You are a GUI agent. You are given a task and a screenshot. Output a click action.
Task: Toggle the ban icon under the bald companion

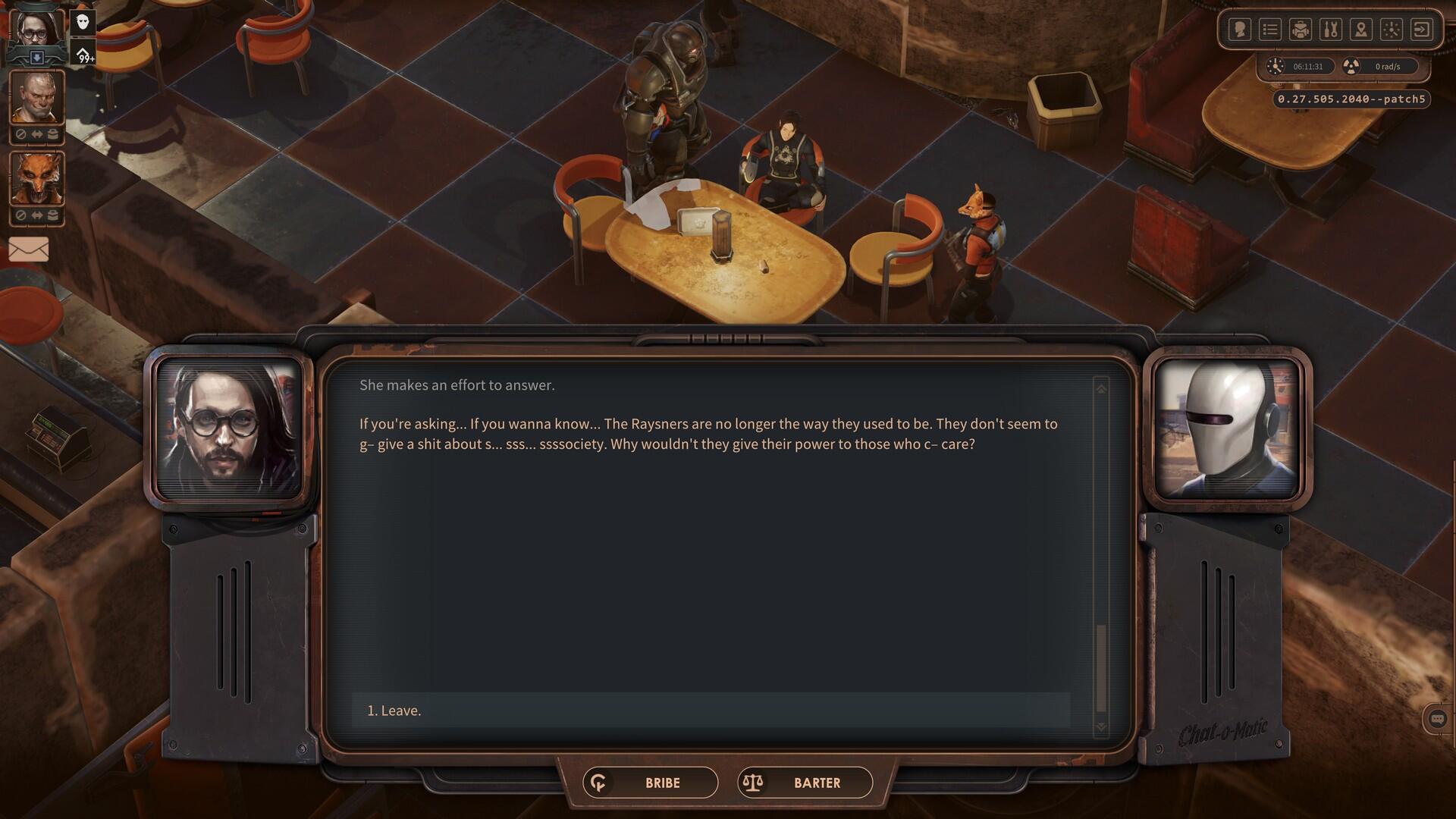20,133
